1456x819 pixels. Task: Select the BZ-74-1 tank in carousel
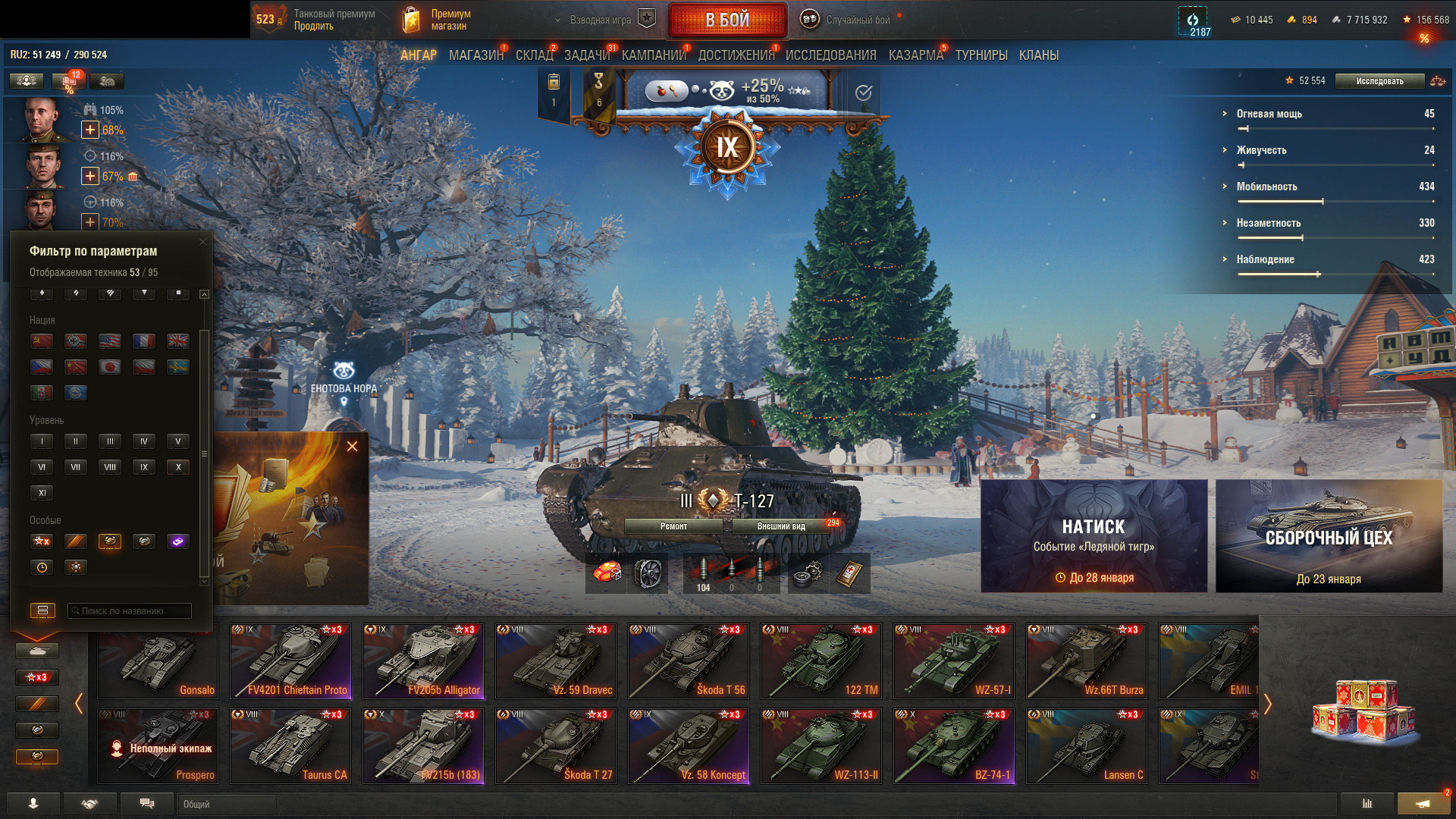tap(954, 746)
